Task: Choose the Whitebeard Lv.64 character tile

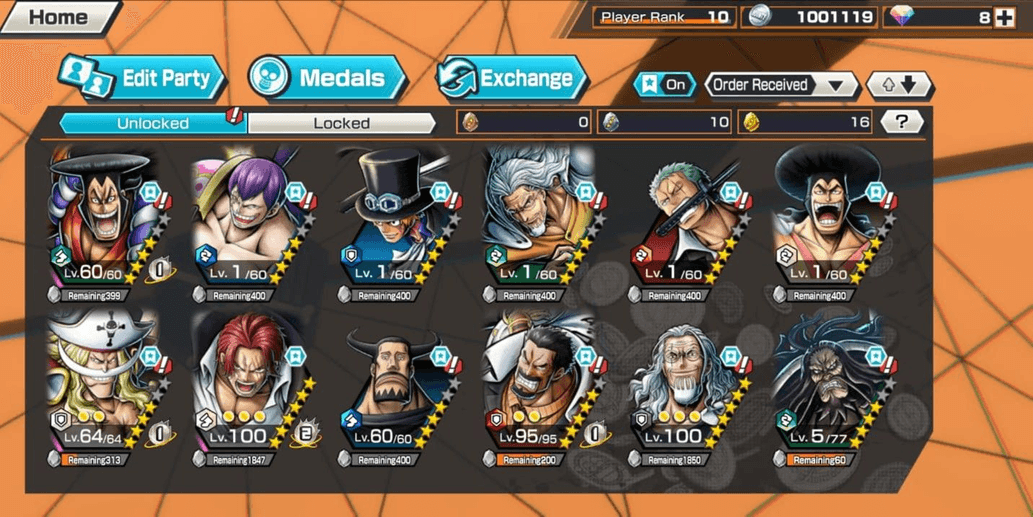Action: point(100,390)
